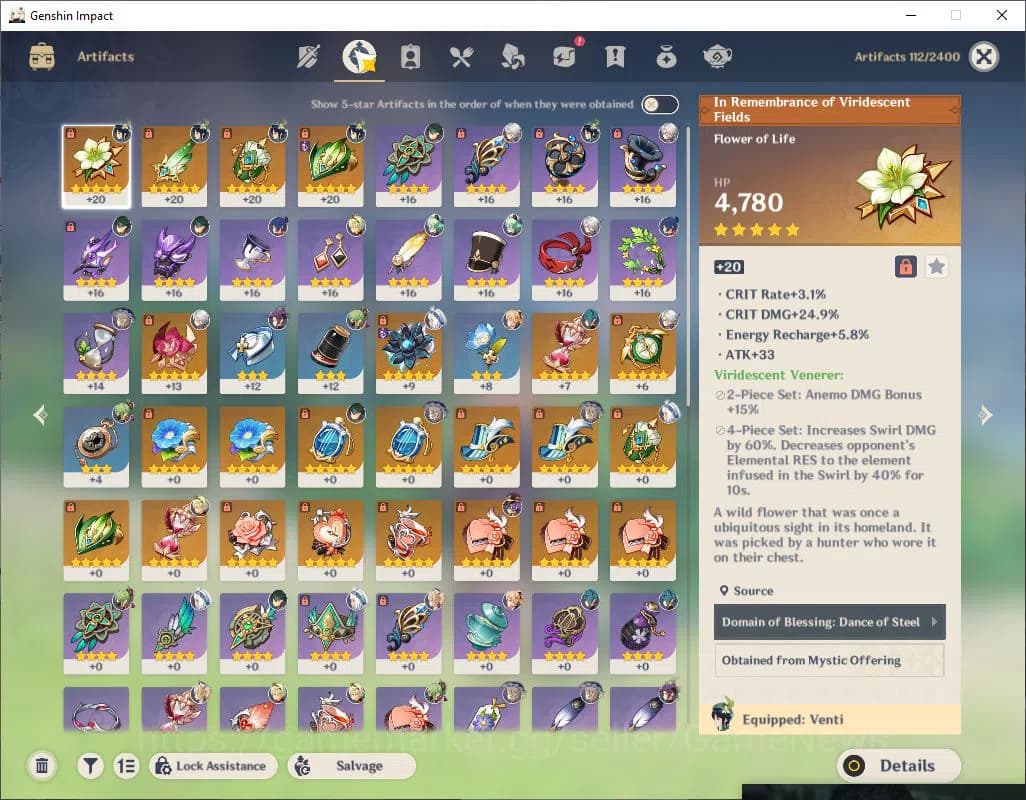Switch to the Furnishings teapot tab

[717, 57]
